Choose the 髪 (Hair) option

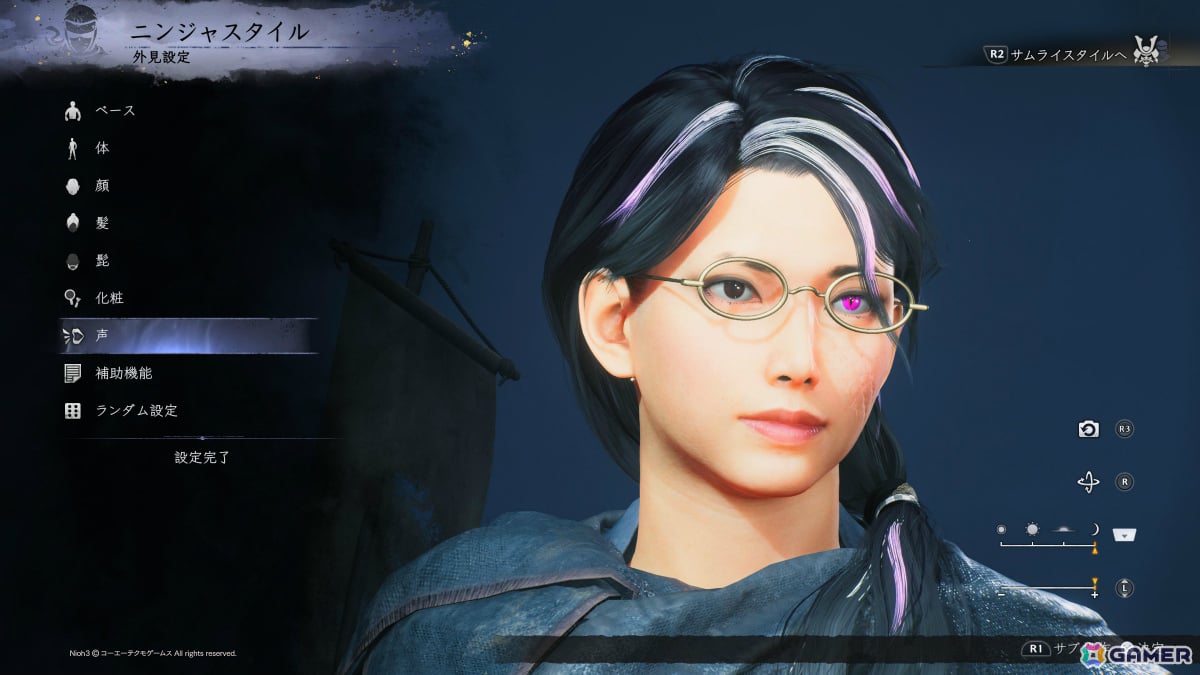tap(102, 223)
